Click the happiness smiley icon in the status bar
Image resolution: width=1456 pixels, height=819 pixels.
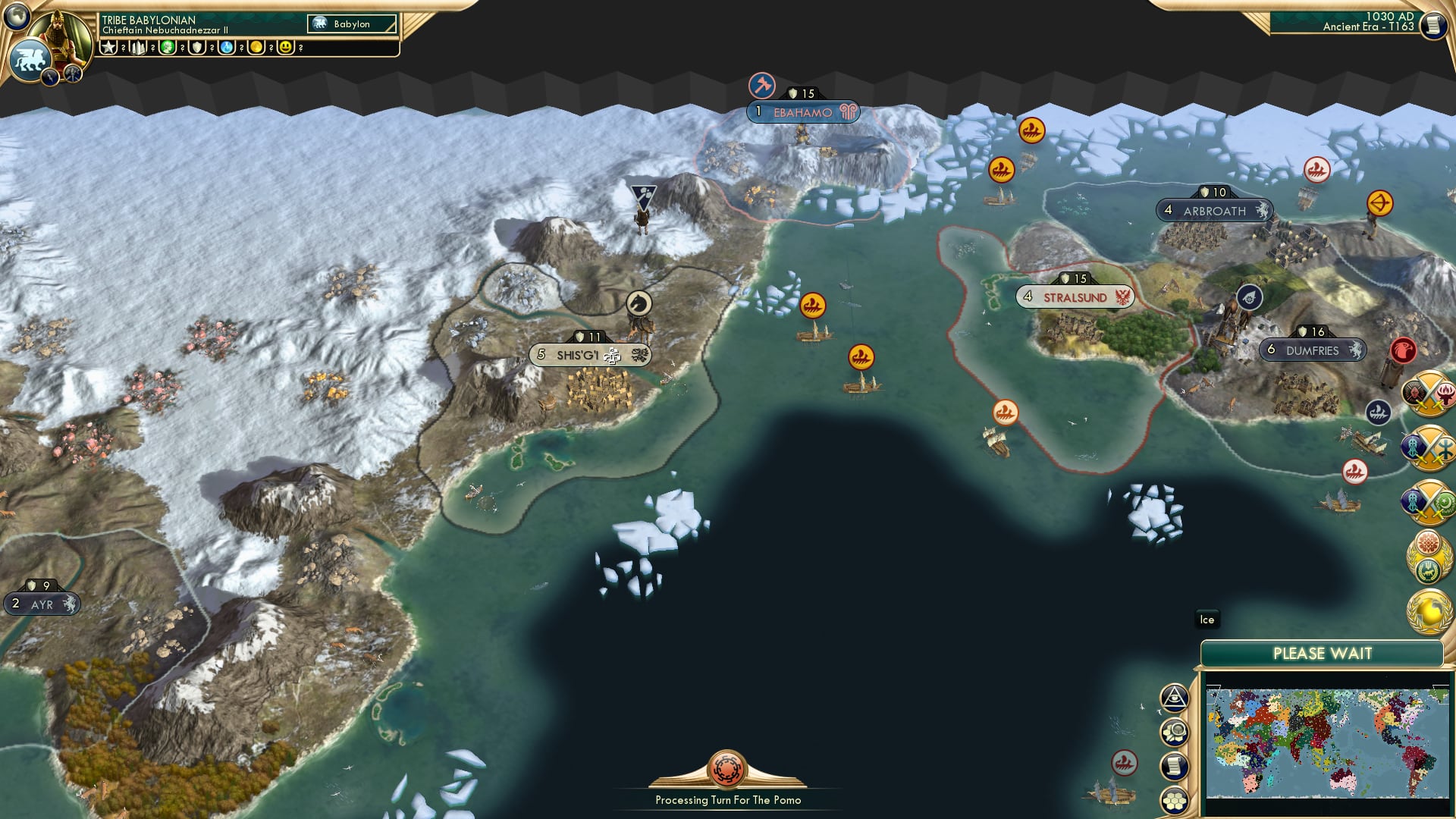[x=286, y=48]
